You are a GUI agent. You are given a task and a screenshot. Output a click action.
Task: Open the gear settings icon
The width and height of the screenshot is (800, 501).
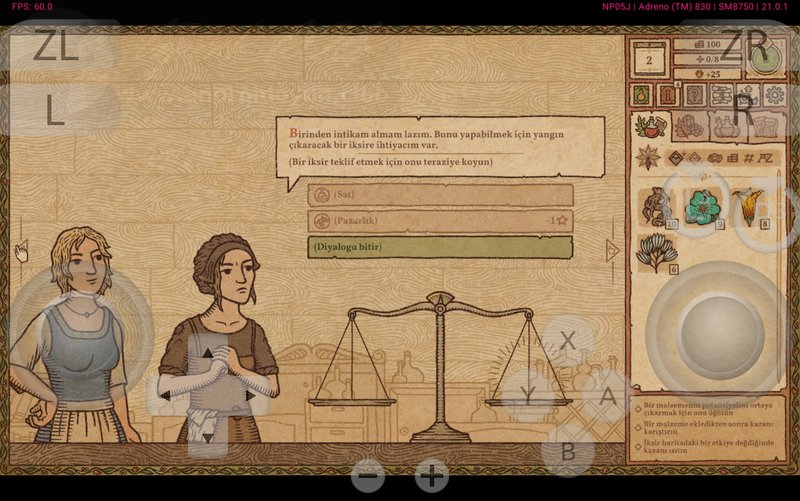(x=774, y=95)
